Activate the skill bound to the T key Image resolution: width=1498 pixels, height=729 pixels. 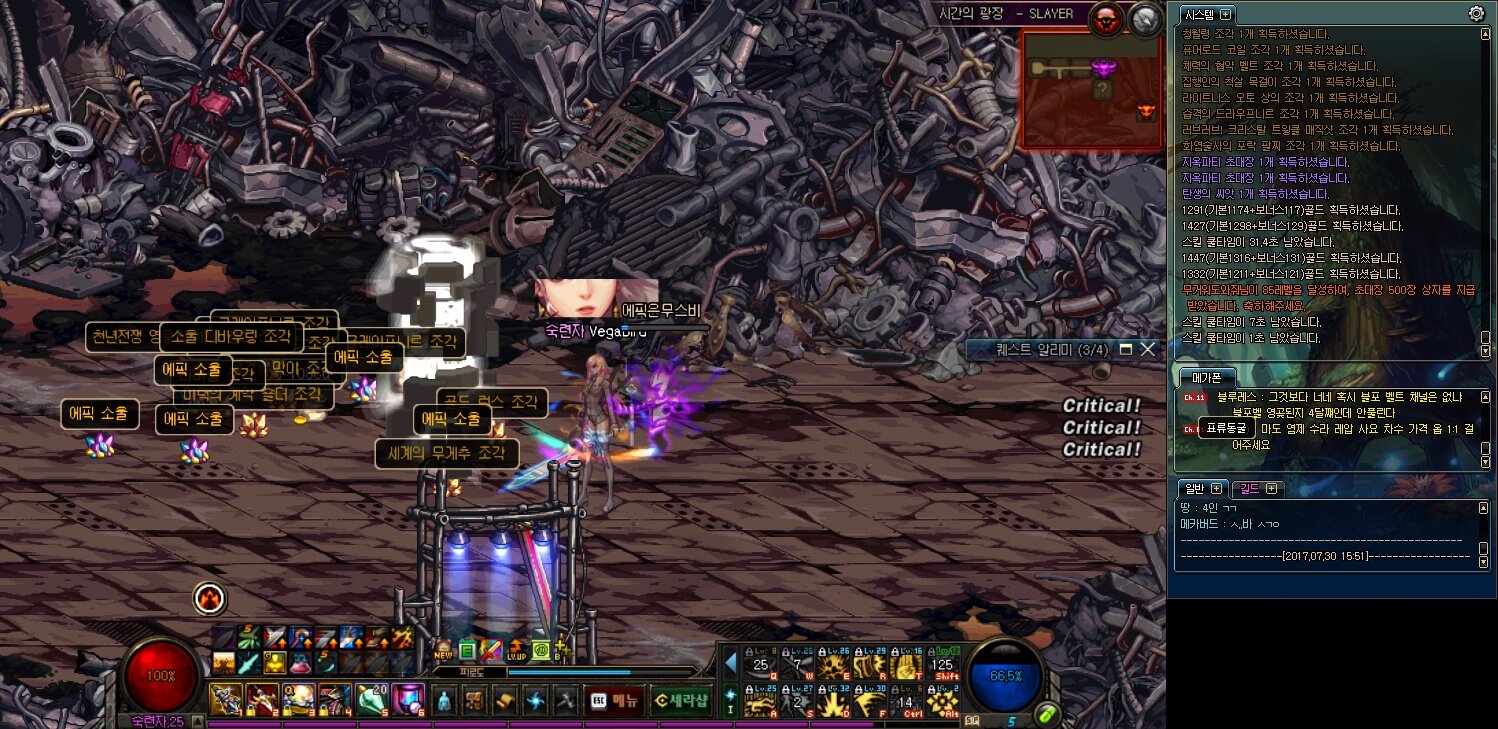click(x=907, y=666)
